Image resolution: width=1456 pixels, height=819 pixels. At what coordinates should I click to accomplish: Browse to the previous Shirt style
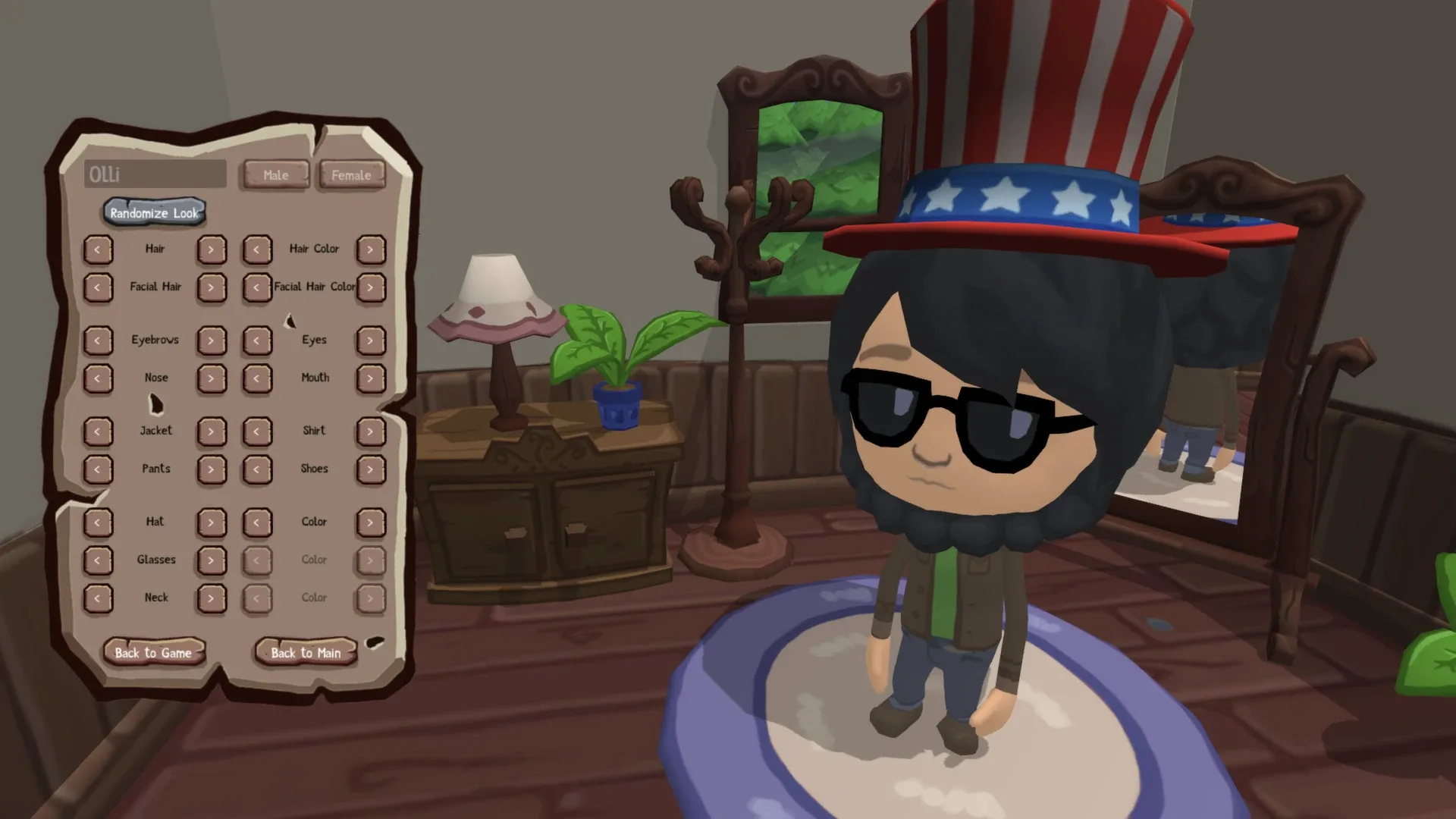257,431
